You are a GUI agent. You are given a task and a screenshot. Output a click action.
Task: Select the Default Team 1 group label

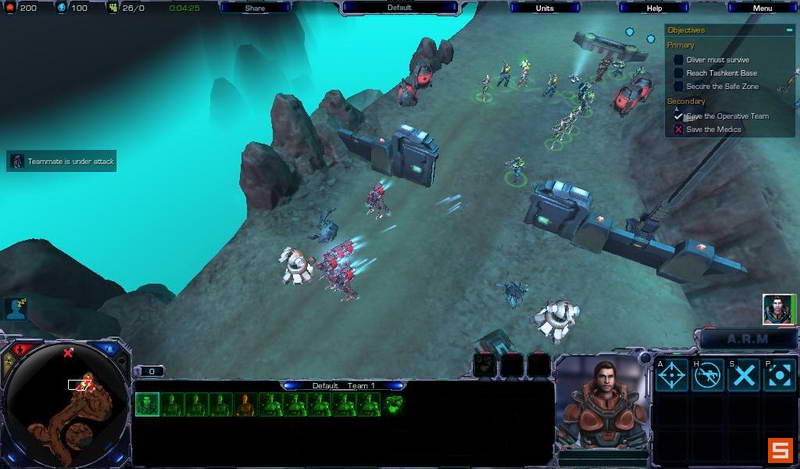[x=343, y=385]
